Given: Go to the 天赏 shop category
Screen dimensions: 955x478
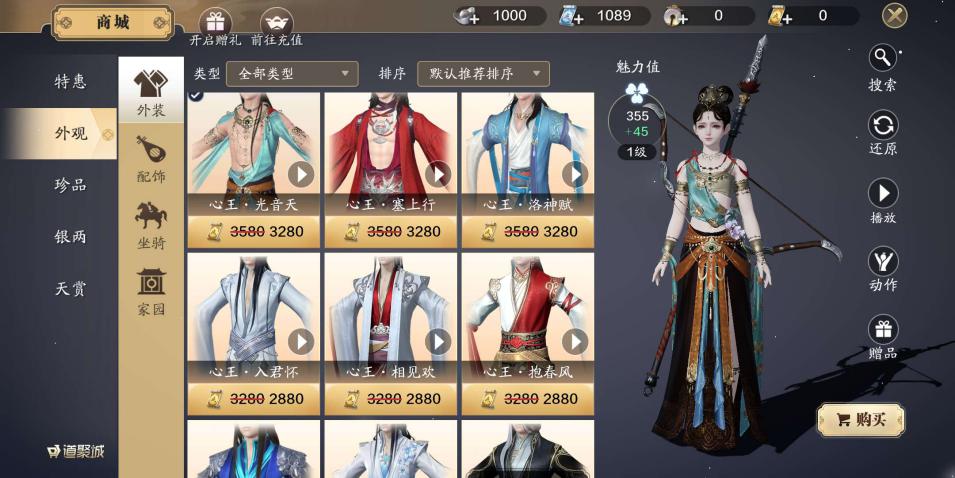Looking at the screenshot, I should pos(70,289).
